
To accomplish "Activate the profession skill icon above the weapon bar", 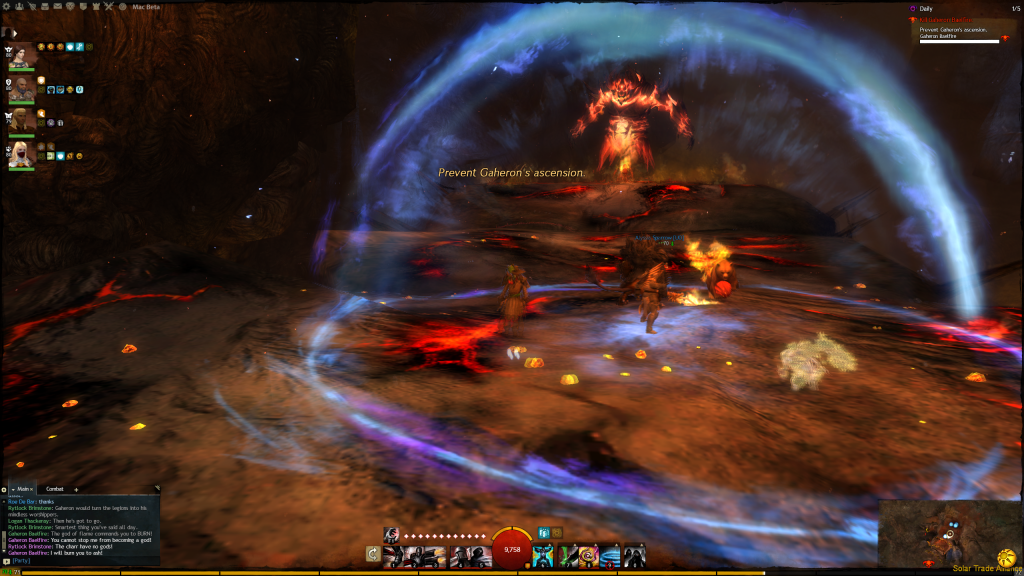I will coord(392,533).
